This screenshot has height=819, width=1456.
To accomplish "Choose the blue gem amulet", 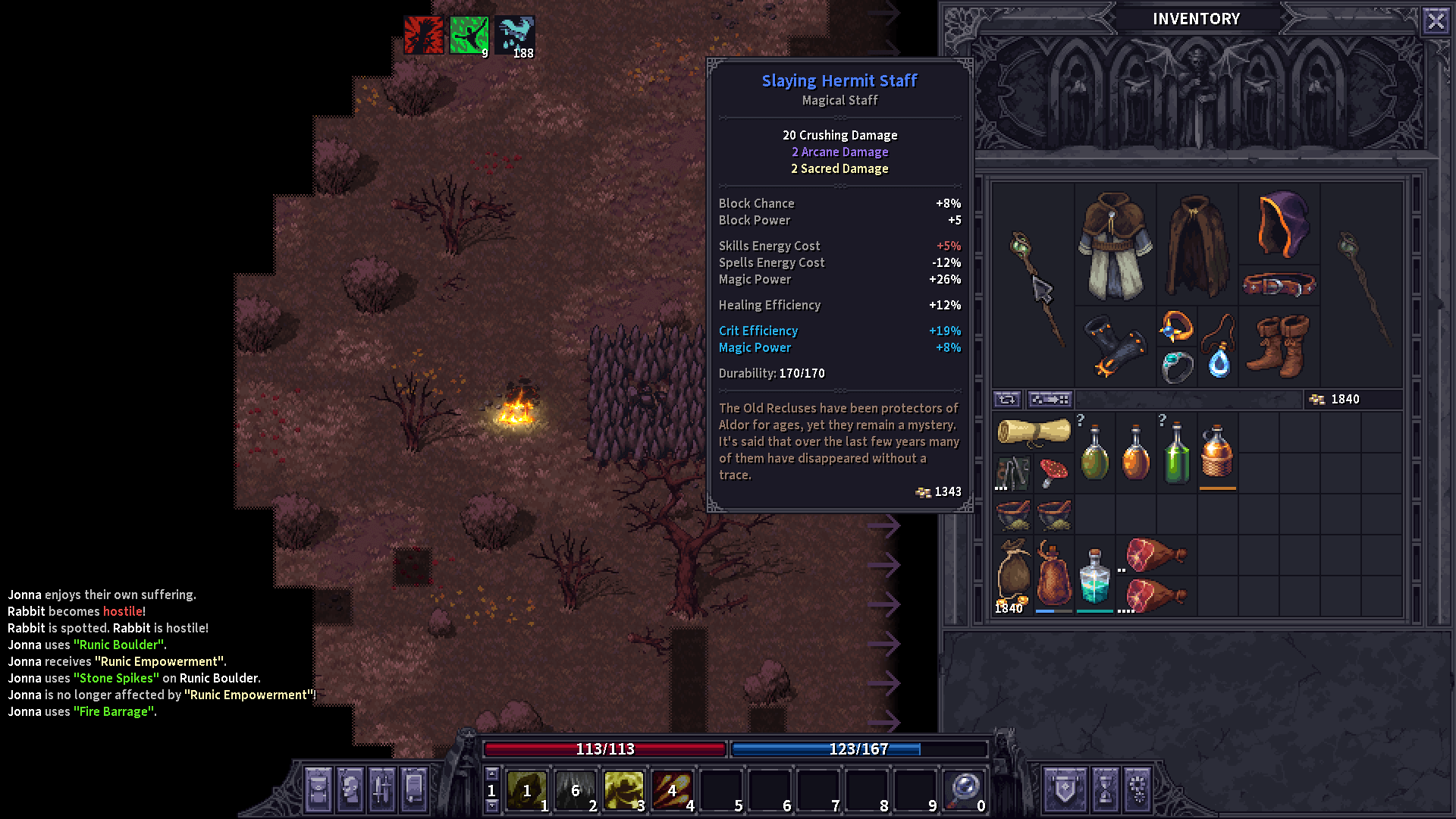I will (1219, 347).
